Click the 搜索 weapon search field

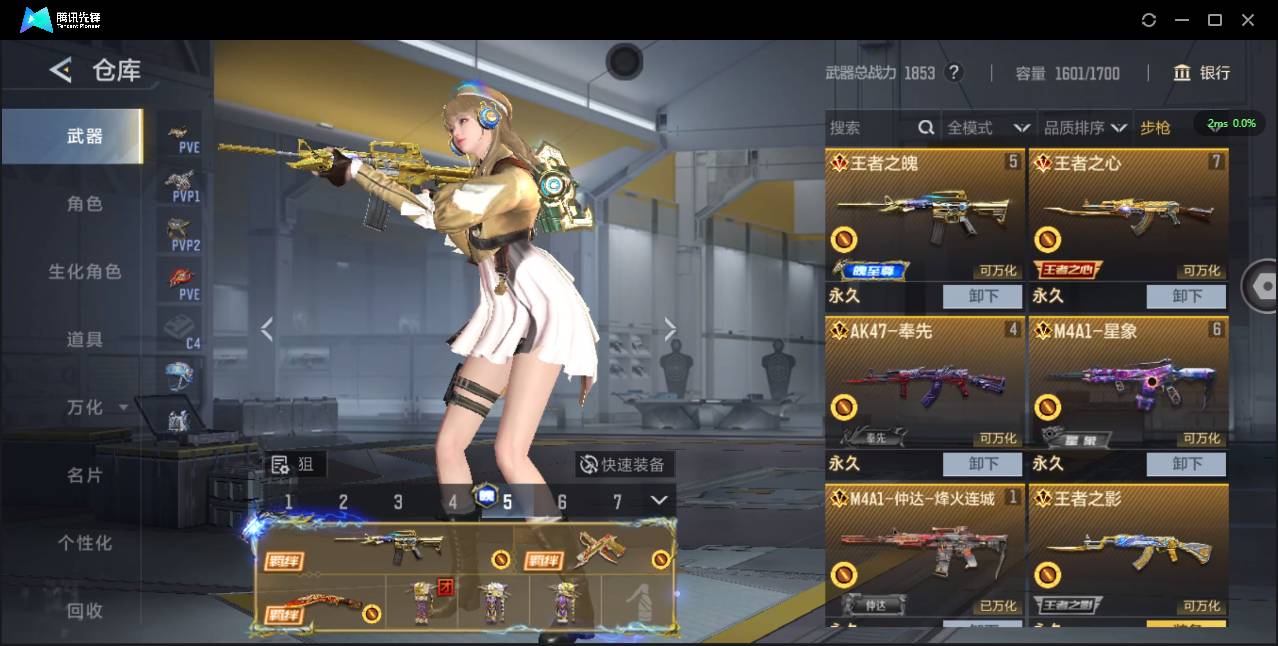[870, 128]
